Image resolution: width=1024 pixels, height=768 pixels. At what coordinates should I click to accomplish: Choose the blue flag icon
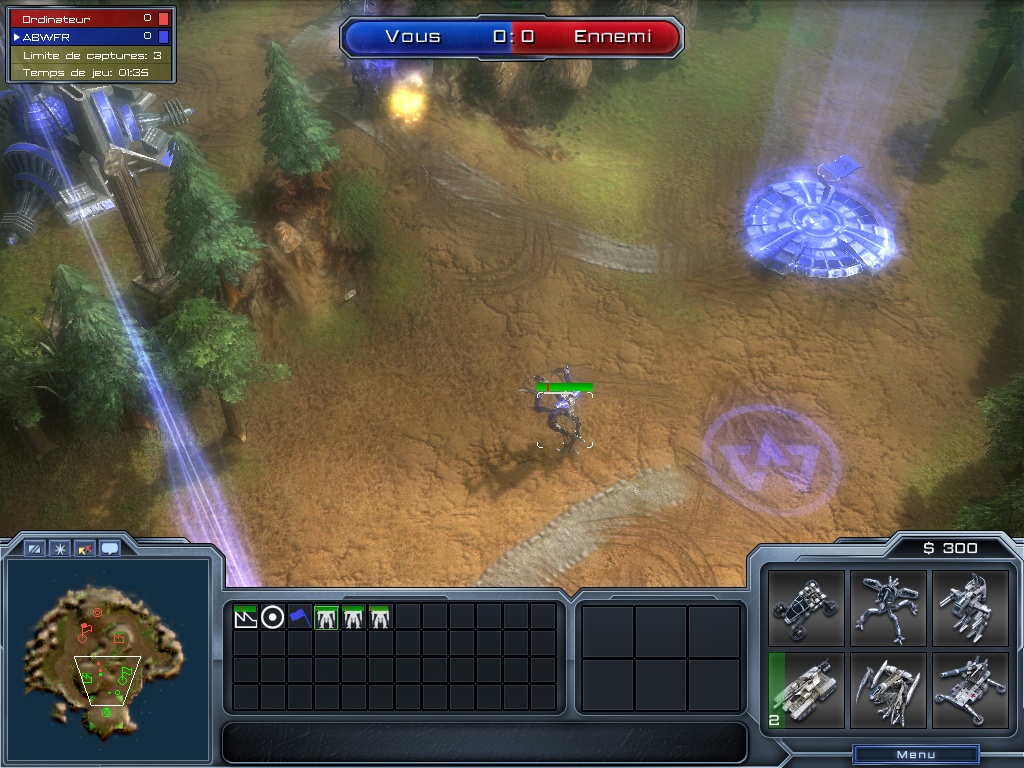click(299, 617)
